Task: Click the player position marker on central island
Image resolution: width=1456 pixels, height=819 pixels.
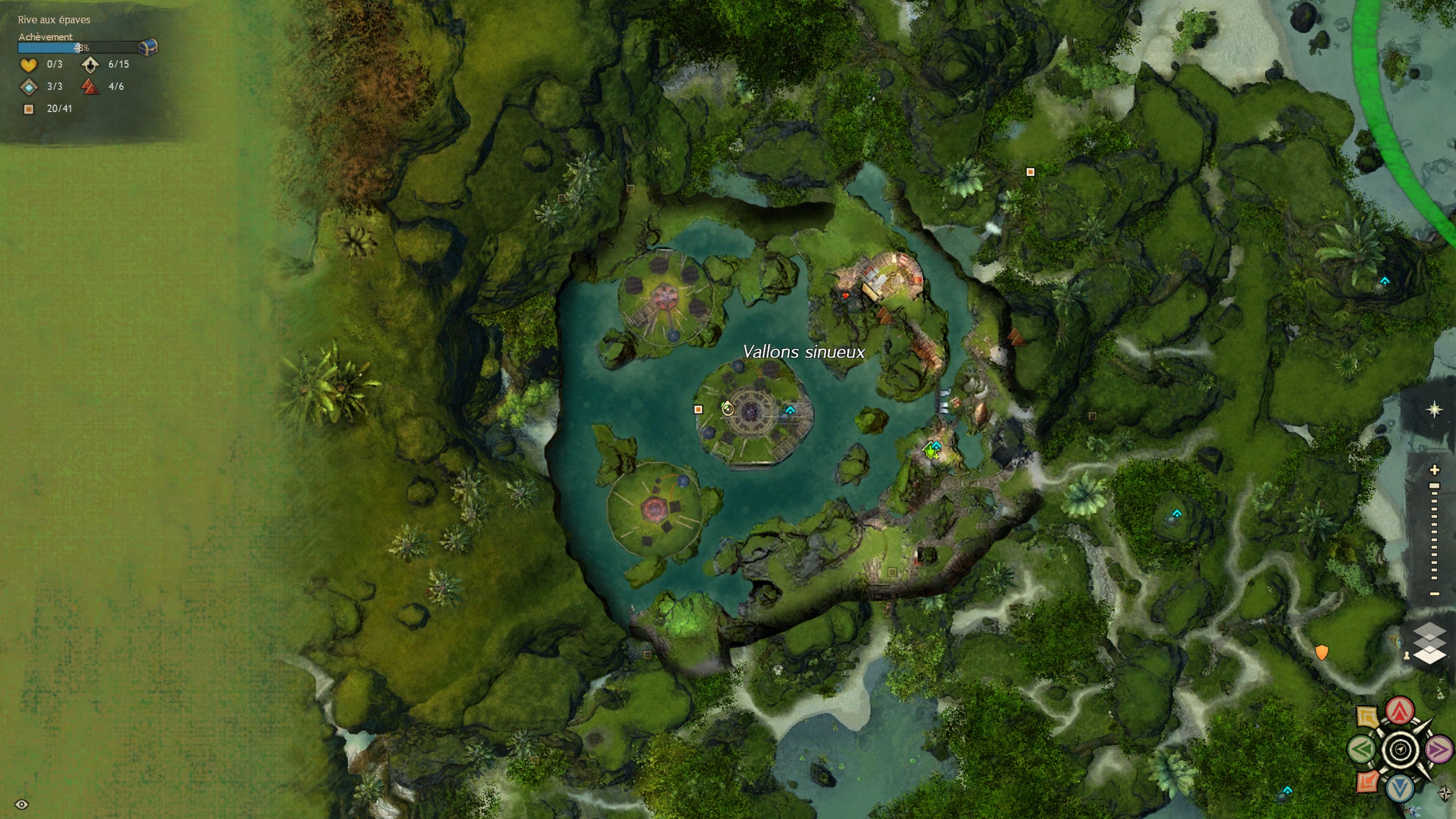Action: coord(727,408)
